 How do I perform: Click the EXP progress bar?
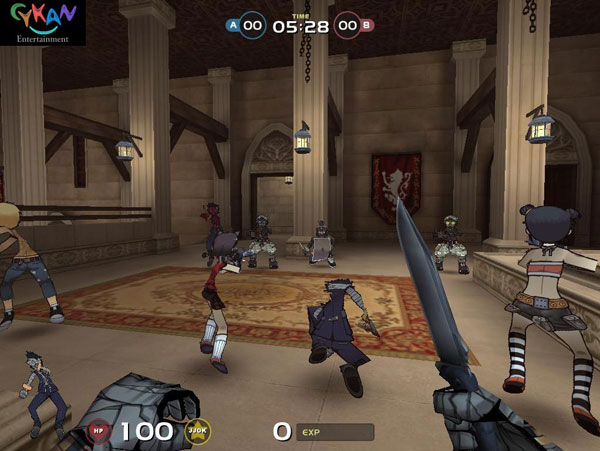pos(334,432)
